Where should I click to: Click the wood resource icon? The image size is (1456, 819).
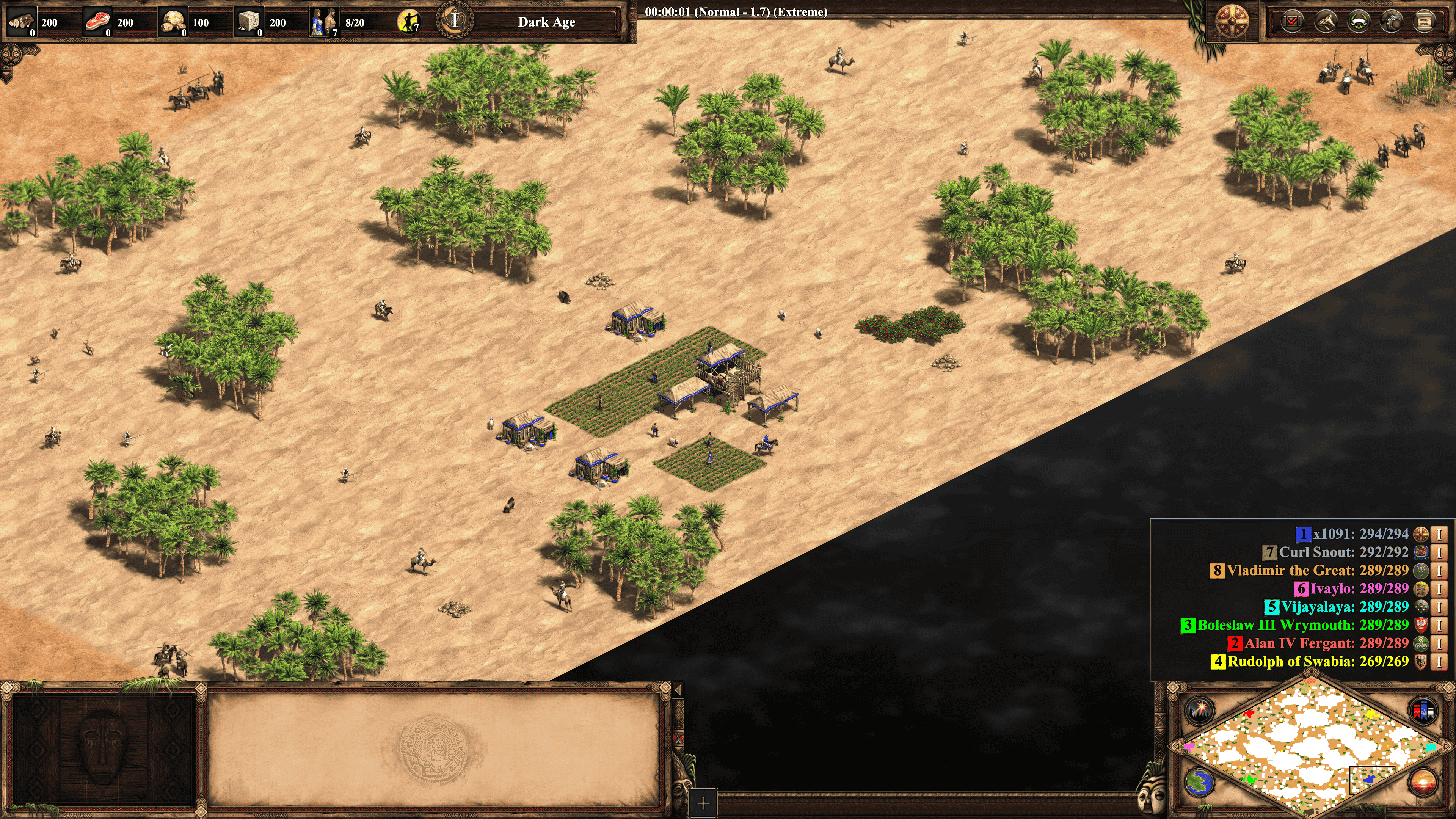point(22,22)
